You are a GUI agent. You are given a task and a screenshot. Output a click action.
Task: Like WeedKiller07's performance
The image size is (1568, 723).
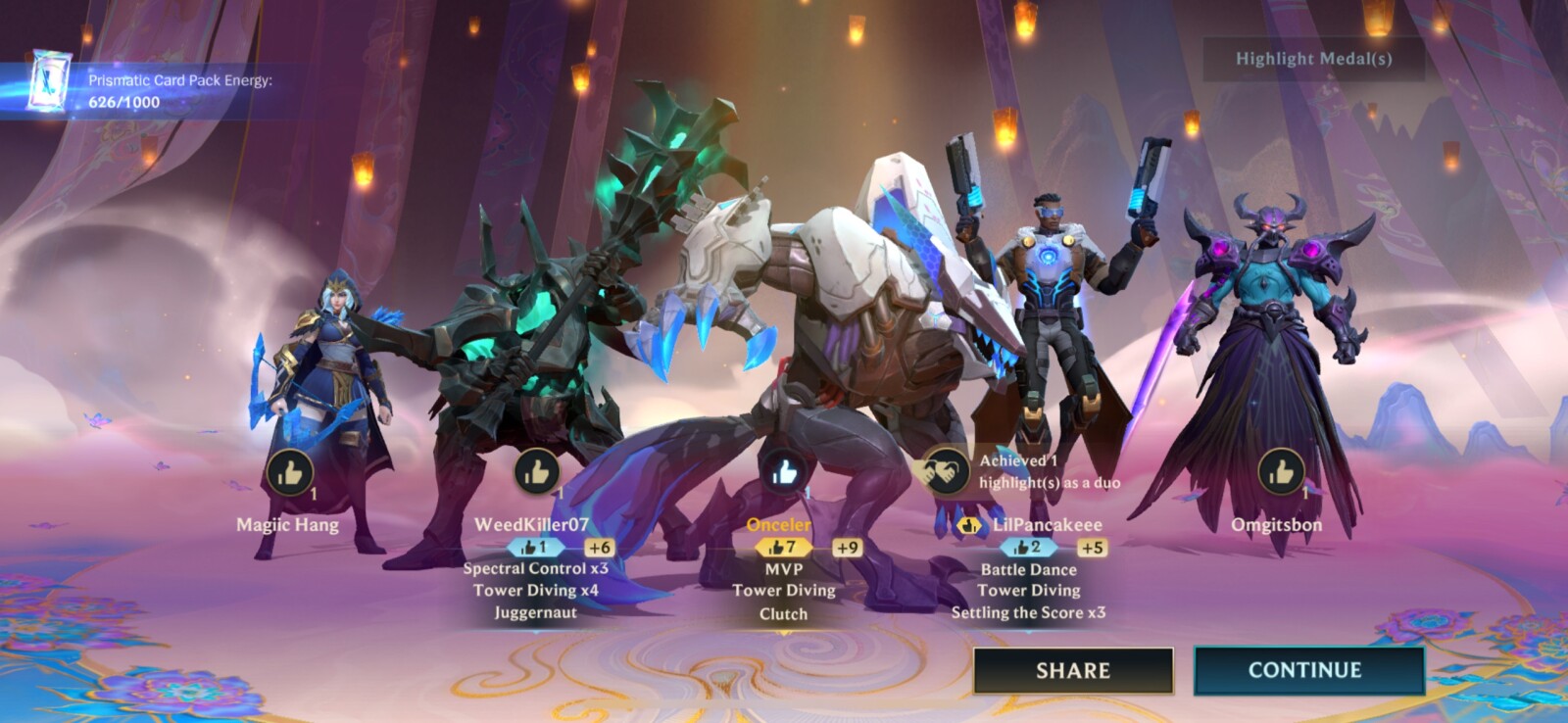pos(537,473)
